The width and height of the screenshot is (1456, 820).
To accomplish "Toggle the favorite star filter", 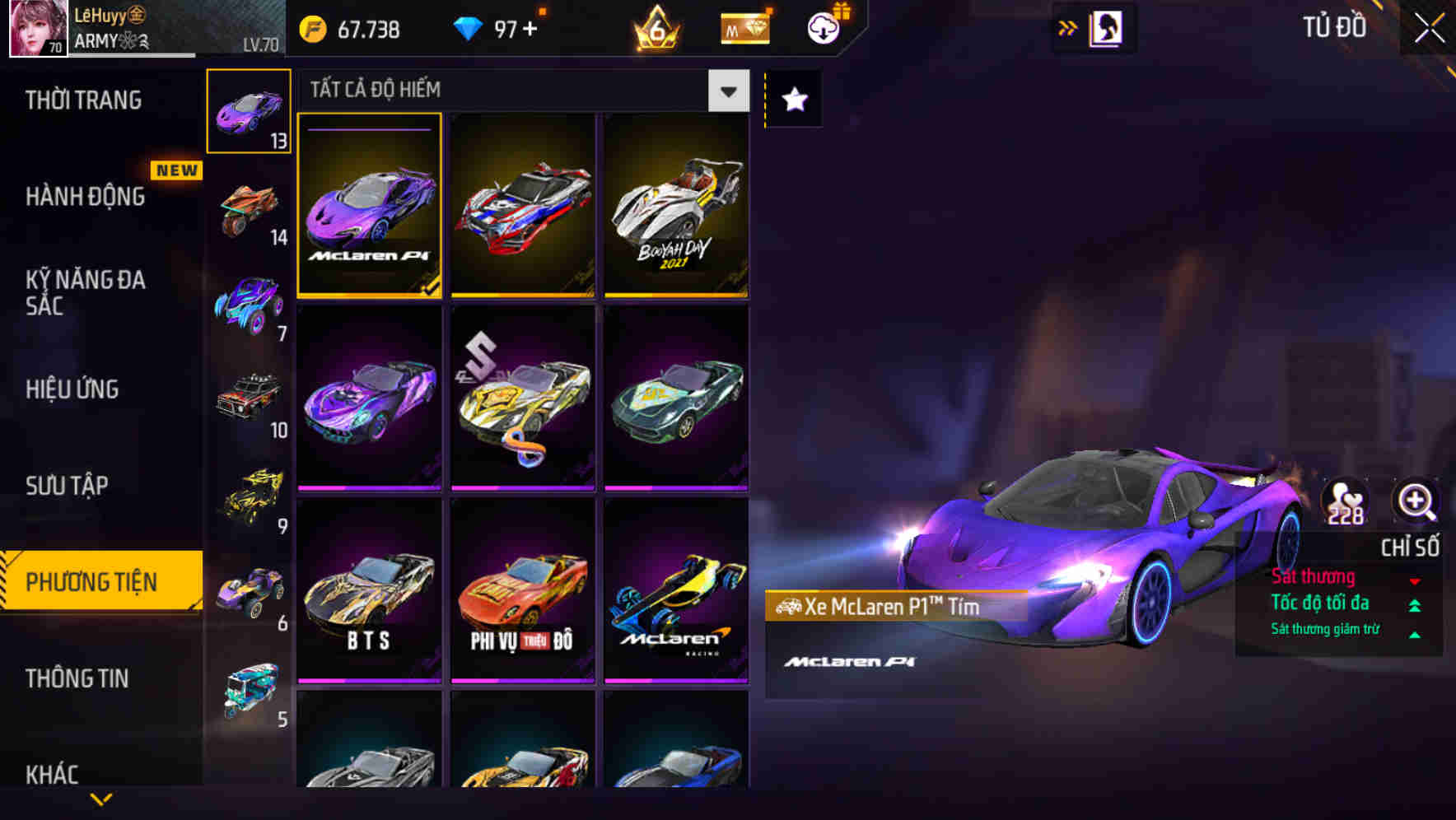I will click(793, 100).
